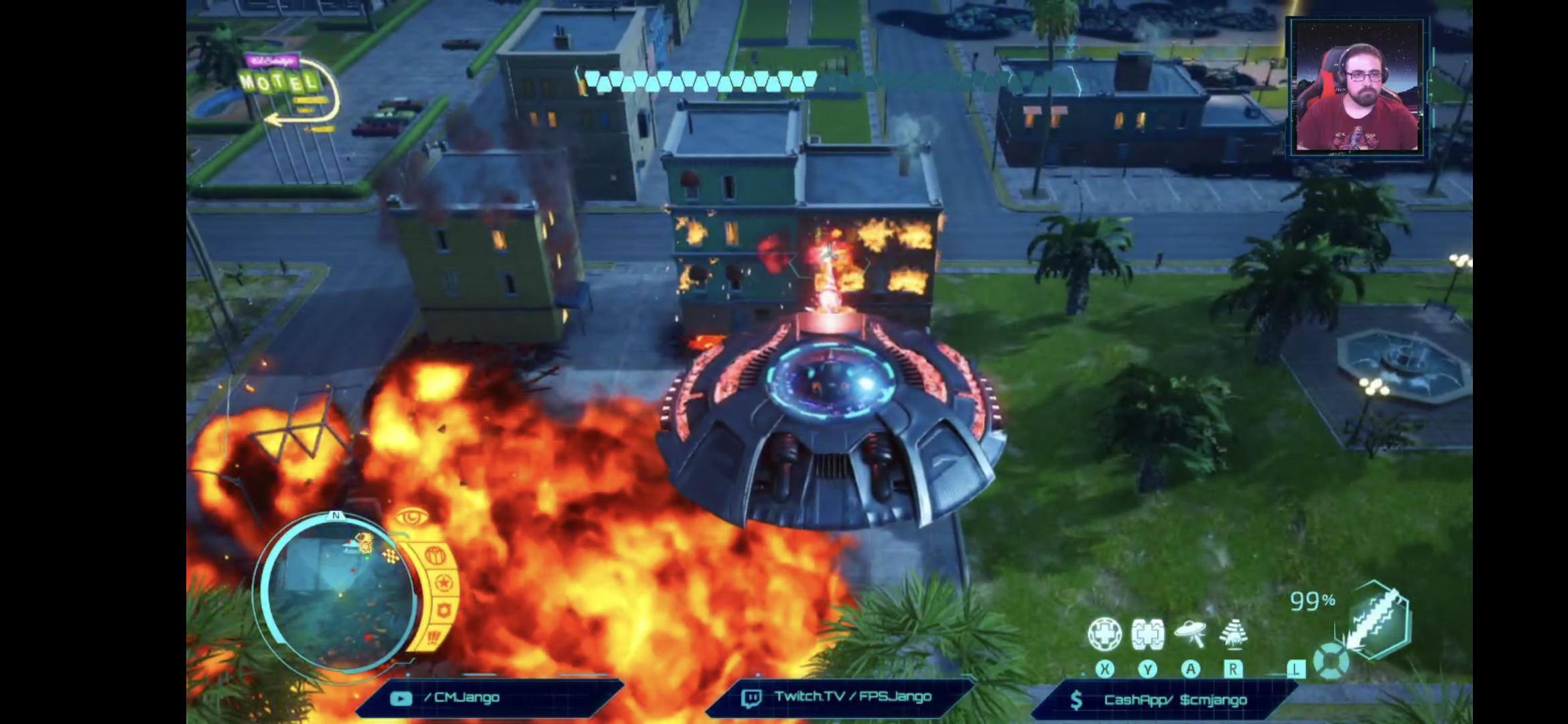Open the YouTube /CMJango channel banner
Image resolution: width=1568 pixels, height=724 pixels.
[x=489, y=698]
